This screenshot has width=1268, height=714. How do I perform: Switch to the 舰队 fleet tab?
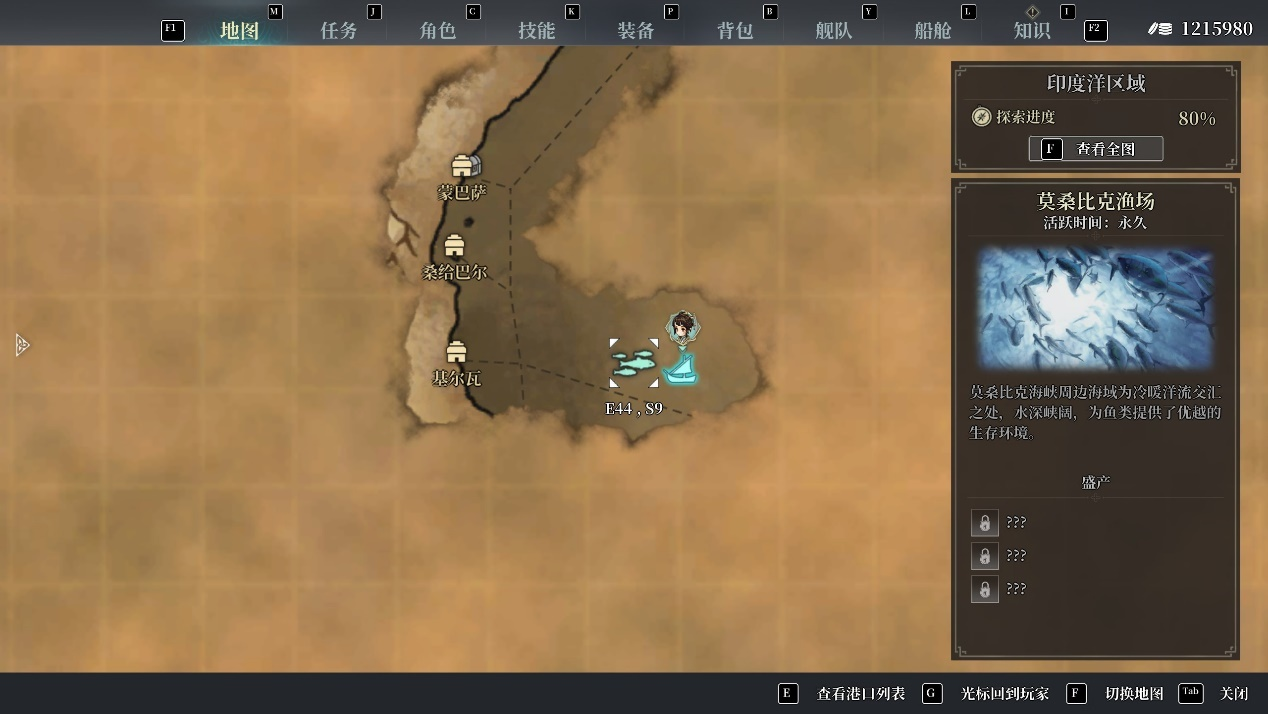833,30
